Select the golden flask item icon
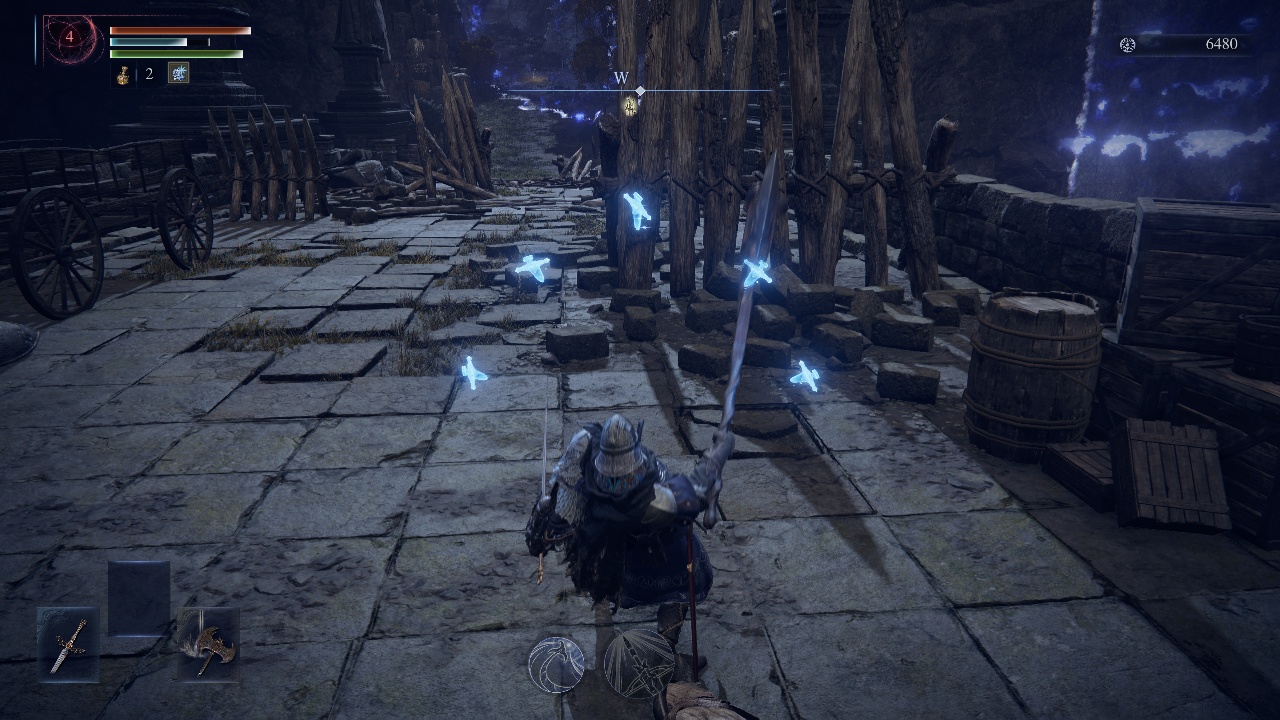1280x720 pixels. pyautogui.click(x=123, y=74)
